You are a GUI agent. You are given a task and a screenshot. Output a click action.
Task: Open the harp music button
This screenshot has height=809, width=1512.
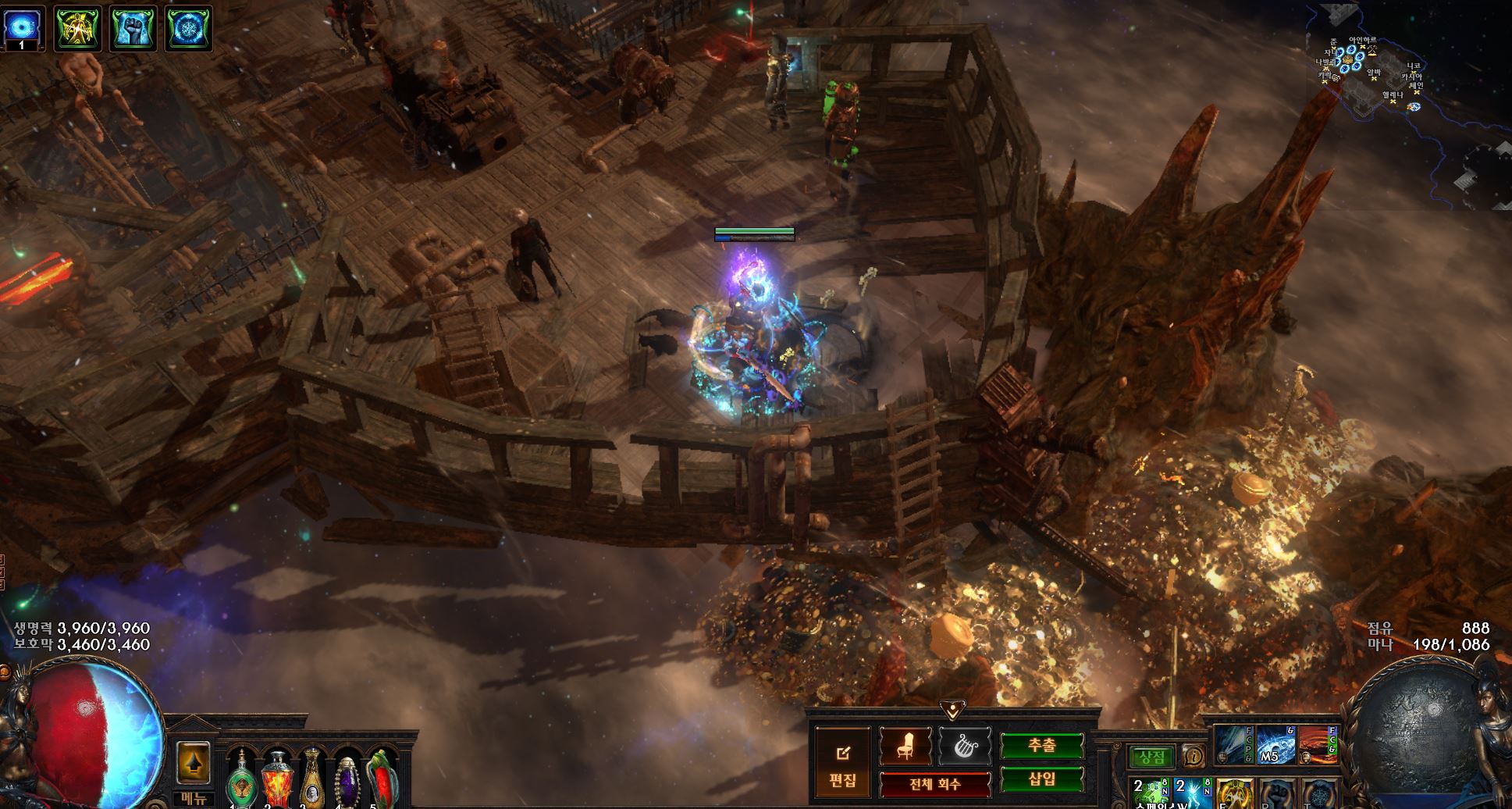click(964, 747)
